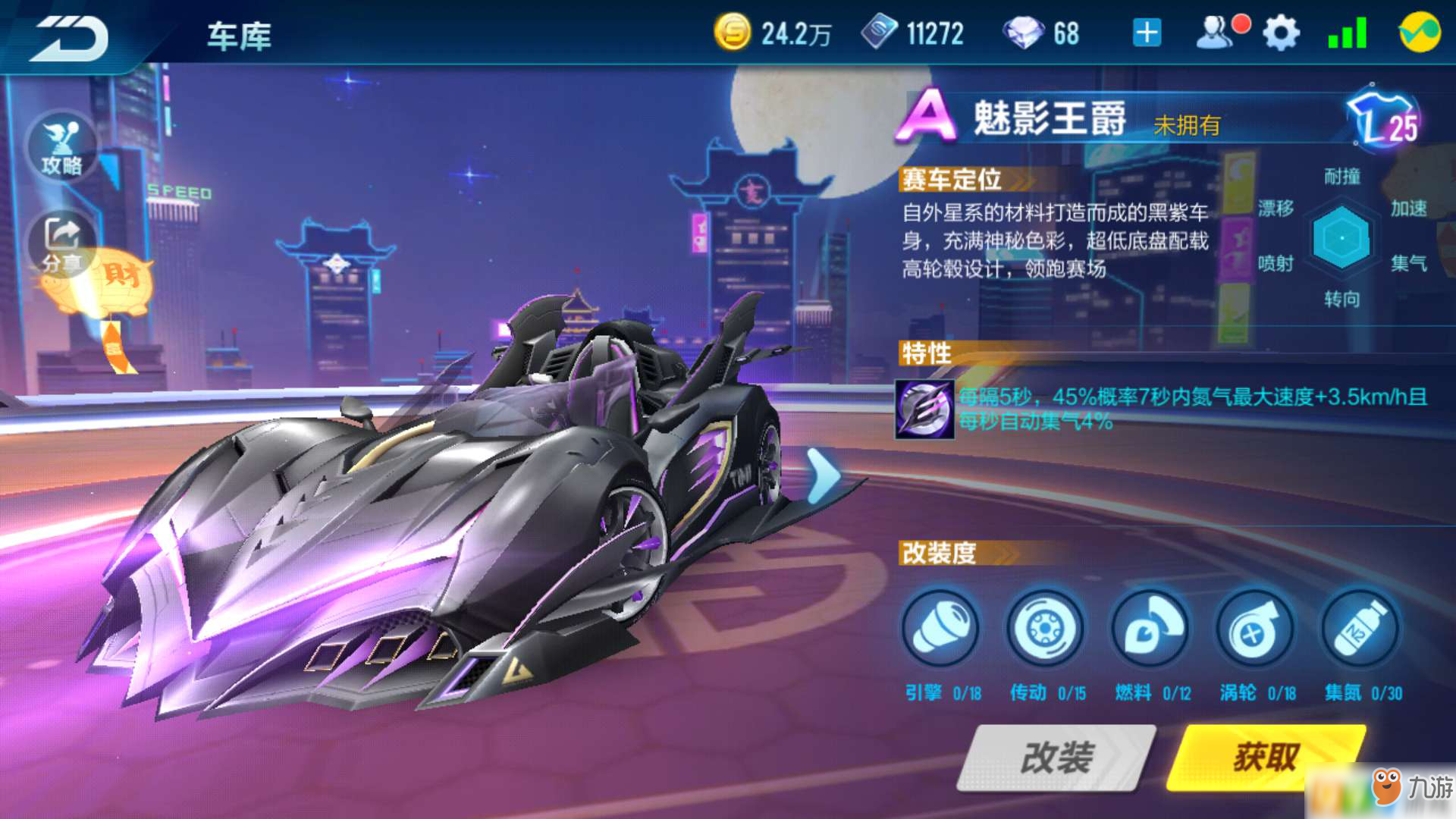The width and height of the screenshot is (1456, 819).
Task: Choose the 集氮 nitro upgrade
Action: [1360, 629]
